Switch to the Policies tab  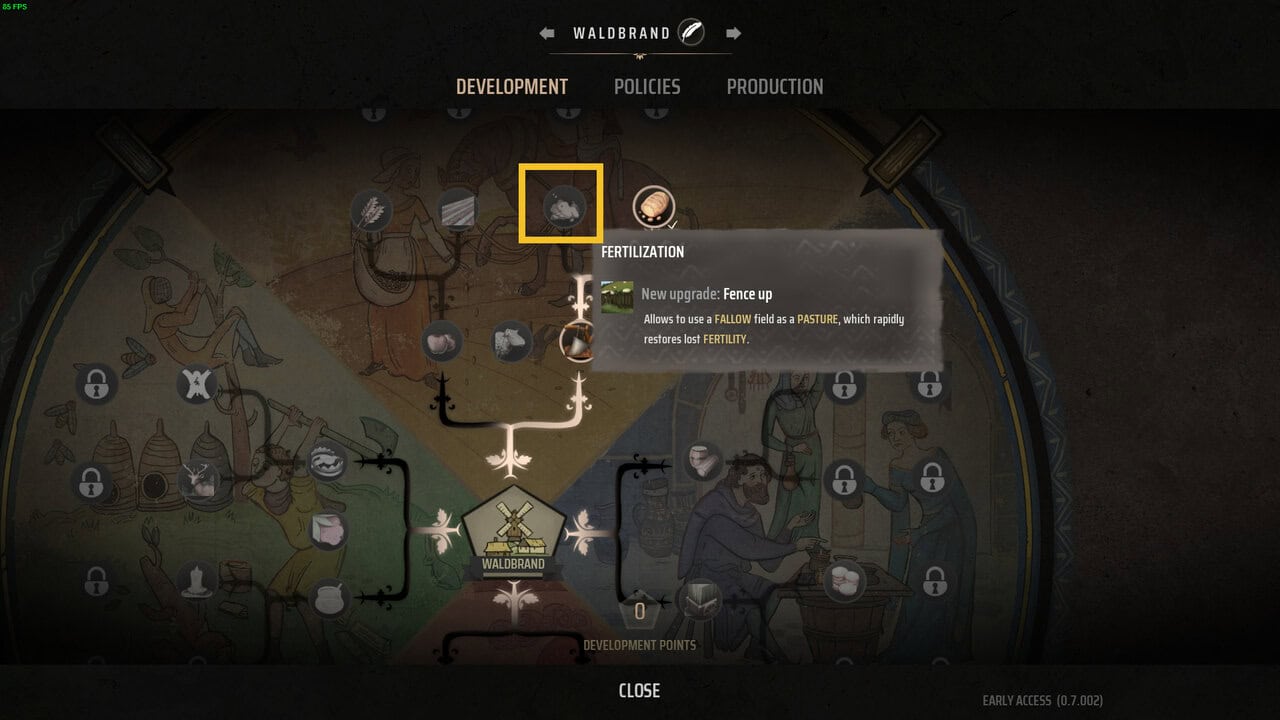point(647,87)
